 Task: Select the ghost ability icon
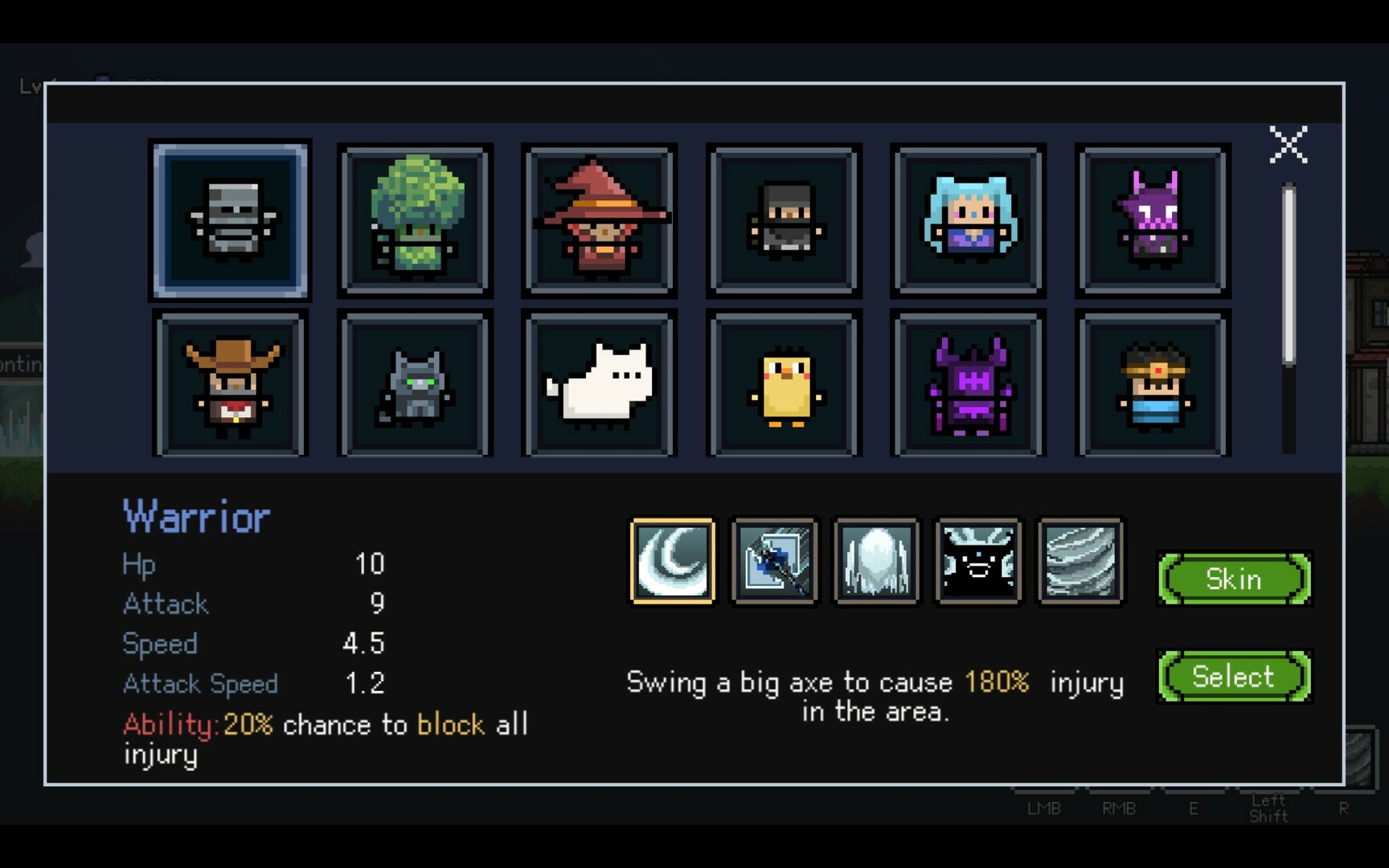point(876,561)
